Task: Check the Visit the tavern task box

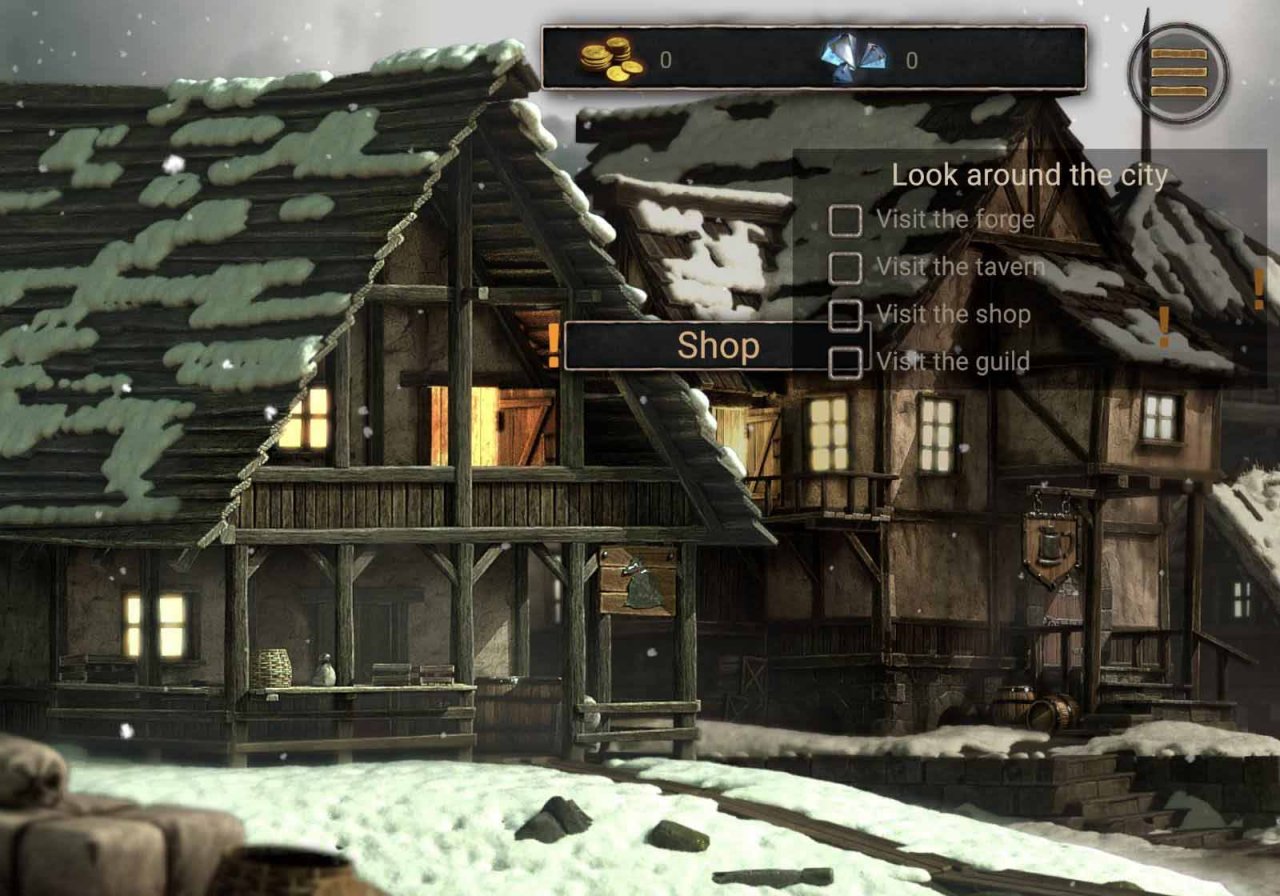Action: [x=848, y=267]
